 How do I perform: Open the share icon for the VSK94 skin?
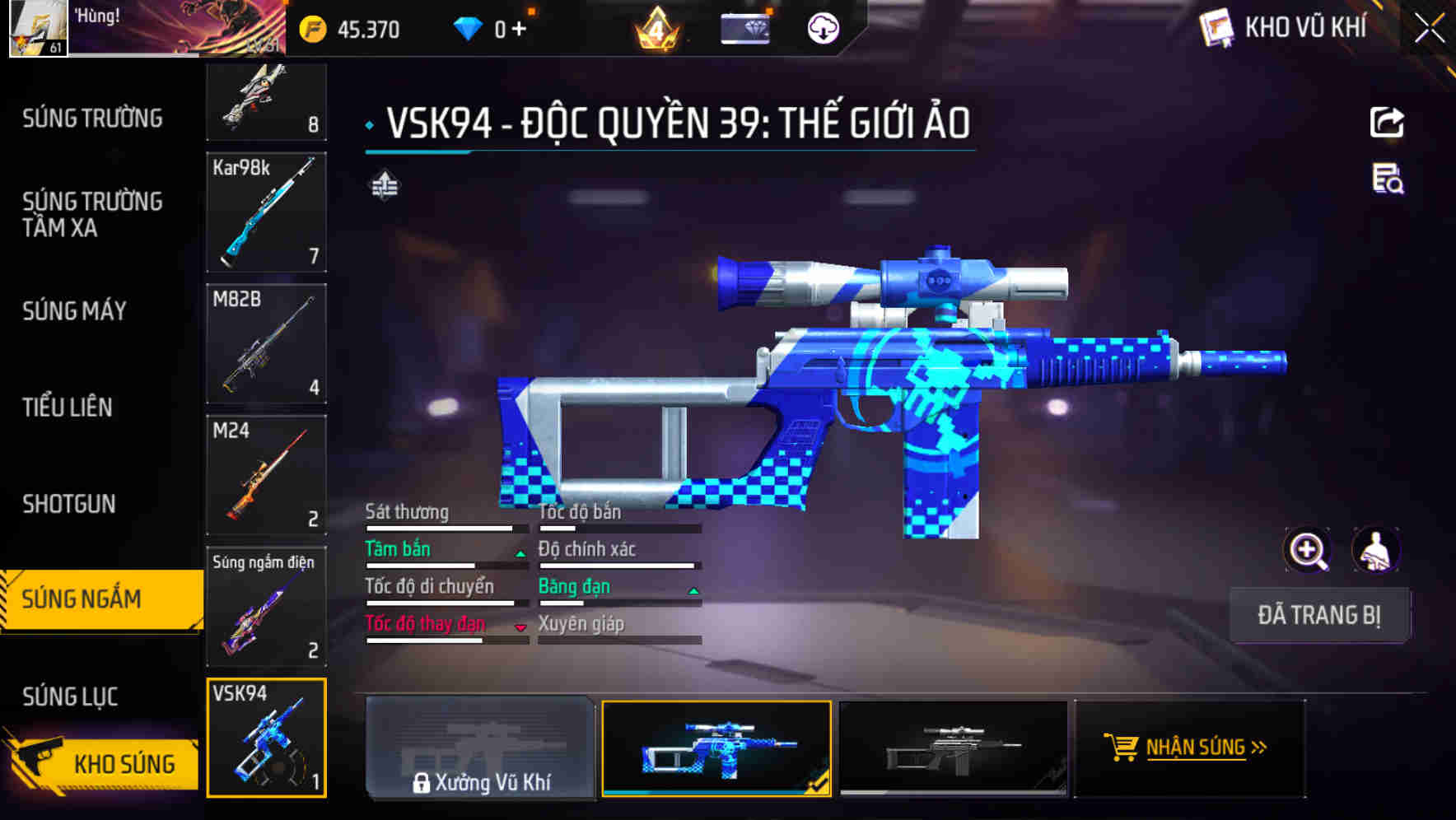1388,122
